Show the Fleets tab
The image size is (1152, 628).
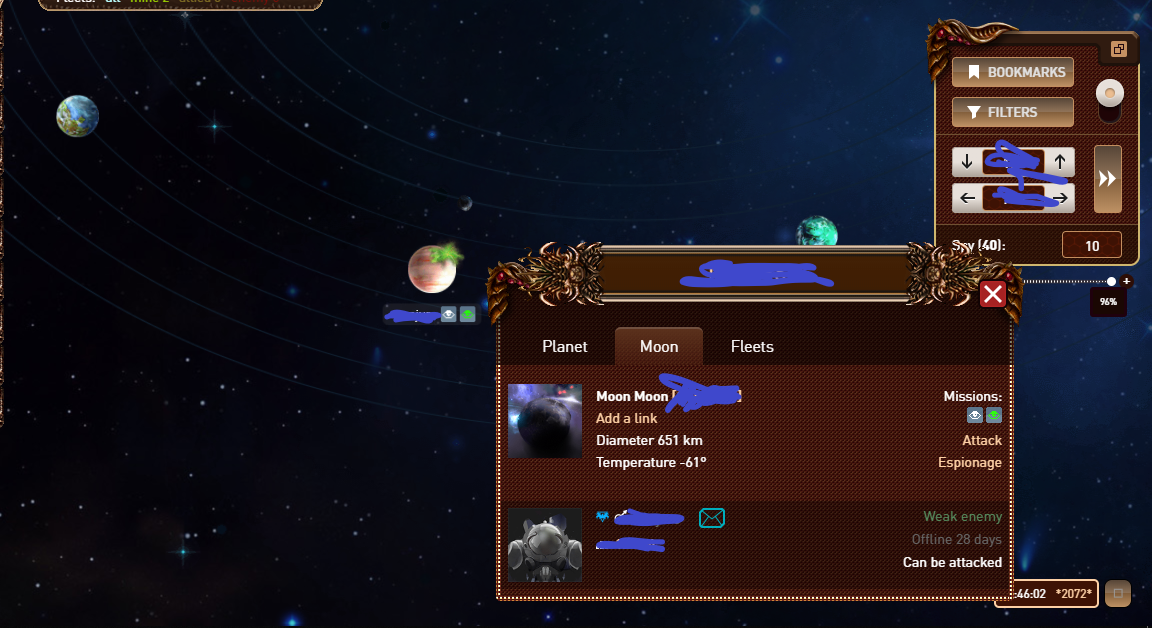click(x=752, y=346)
